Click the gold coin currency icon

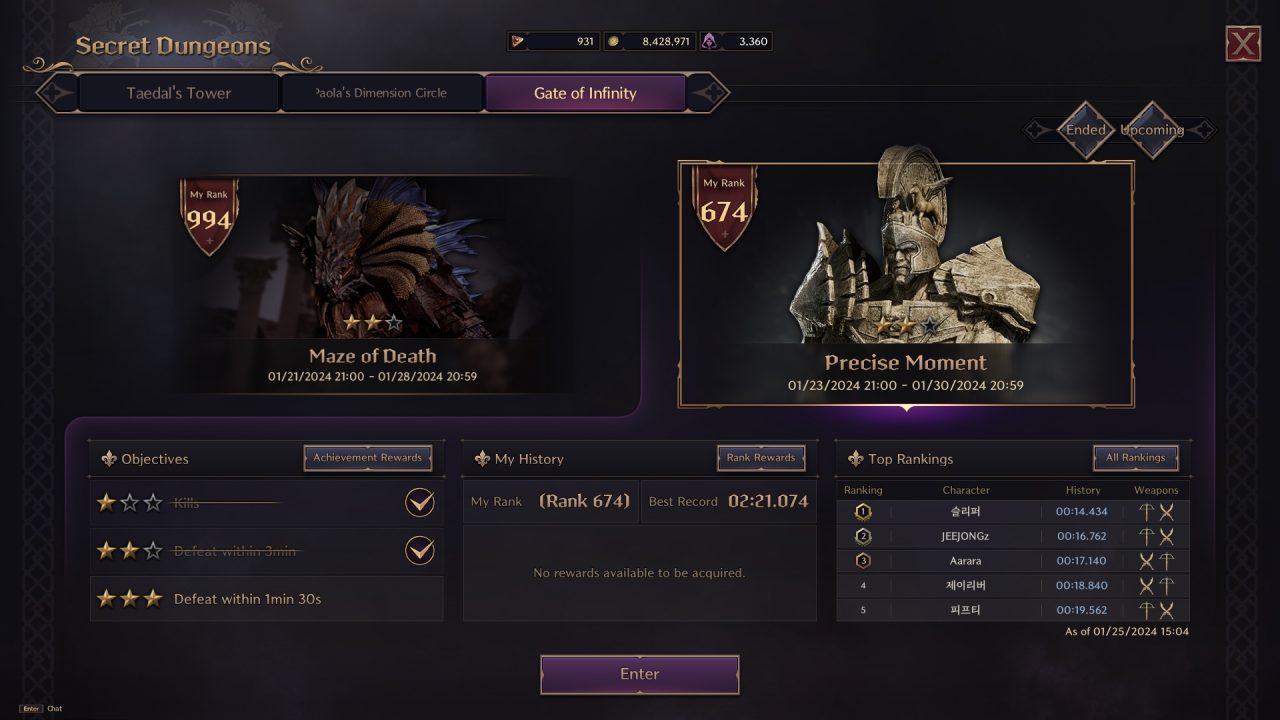(x=613, y=41)
